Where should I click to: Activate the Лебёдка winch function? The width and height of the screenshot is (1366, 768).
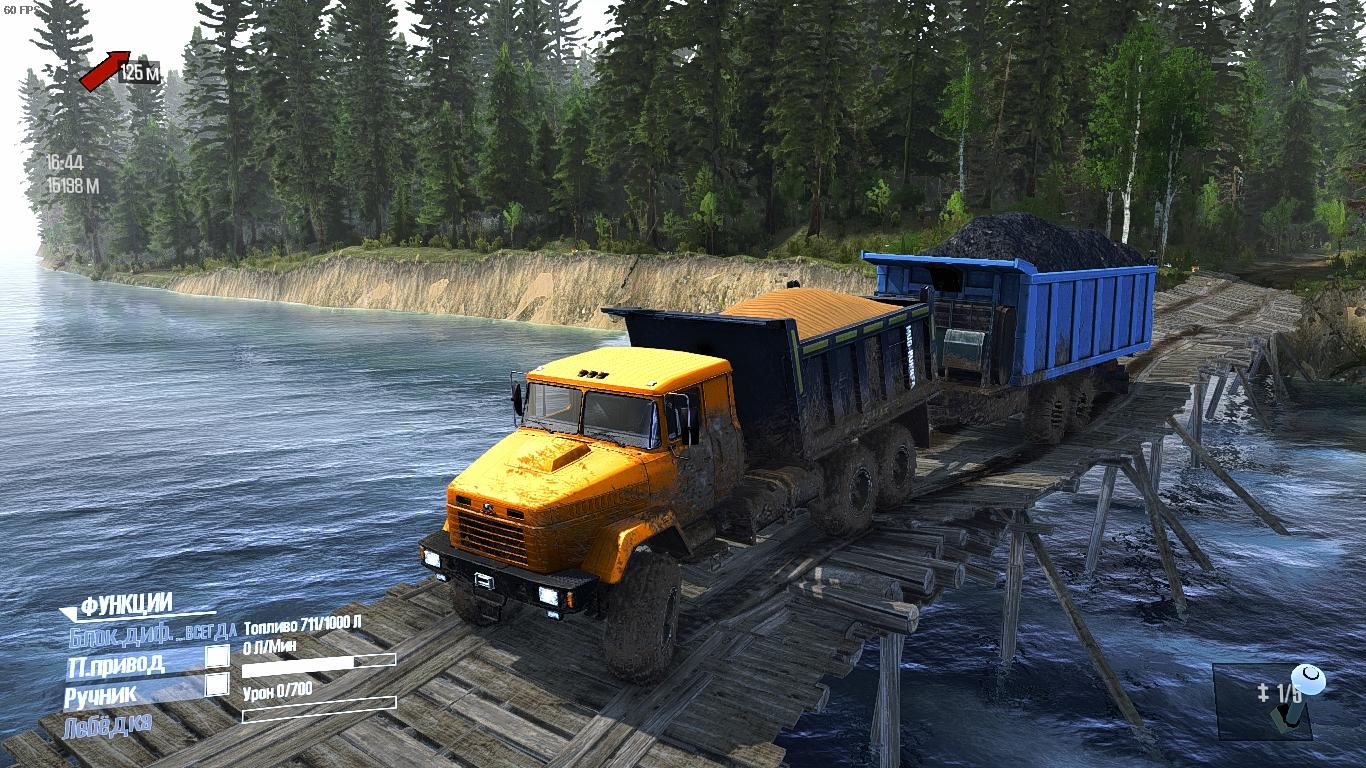[x=108, y=724]
